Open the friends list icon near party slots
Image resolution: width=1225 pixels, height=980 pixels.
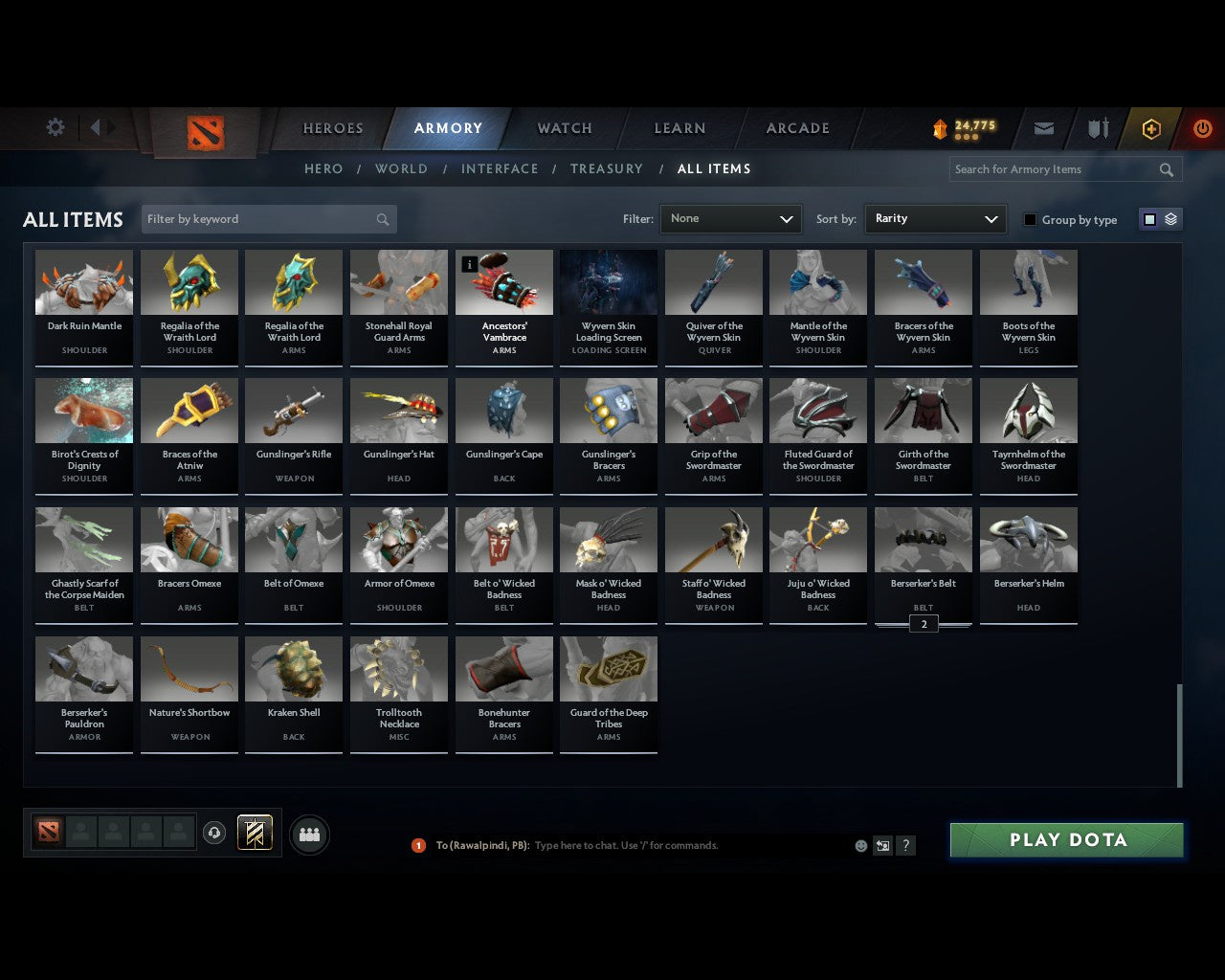(x=308, y=834)
